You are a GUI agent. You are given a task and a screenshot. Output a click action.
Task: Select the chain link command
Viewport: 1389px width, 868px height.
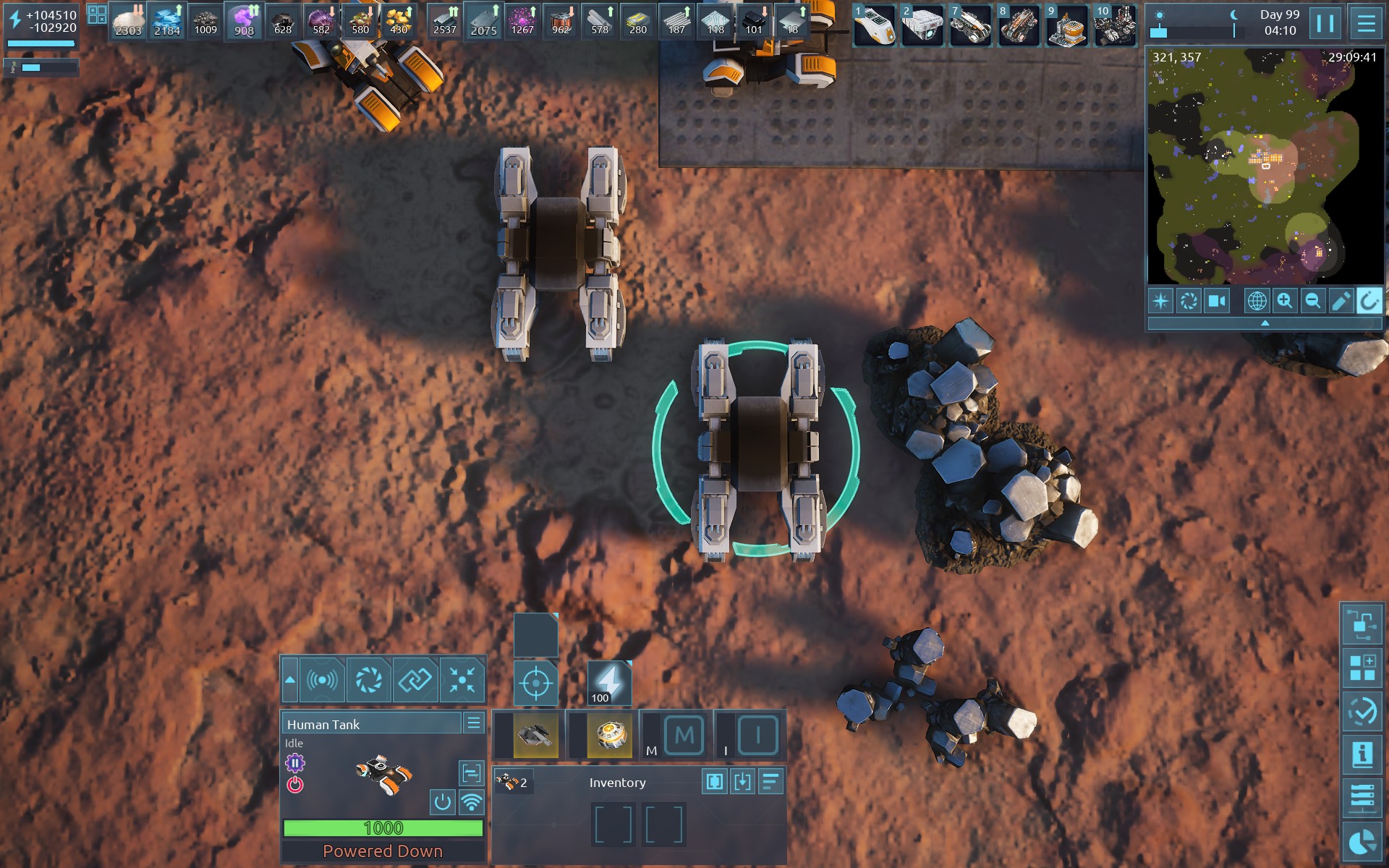point(415,680)
